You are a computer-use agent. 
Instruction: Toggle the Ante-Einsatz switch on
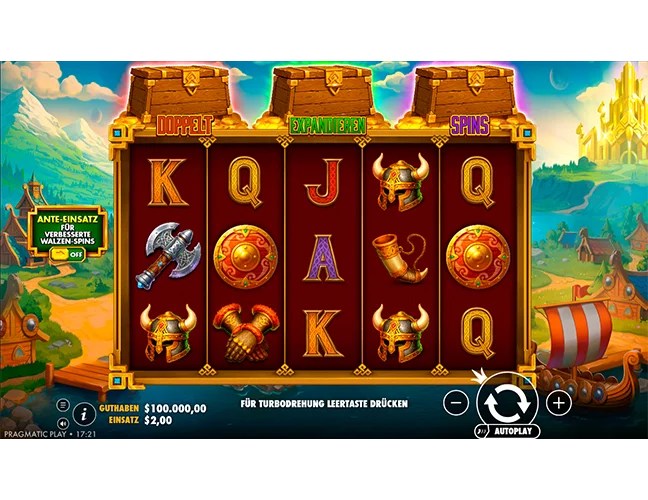point(68,253)
